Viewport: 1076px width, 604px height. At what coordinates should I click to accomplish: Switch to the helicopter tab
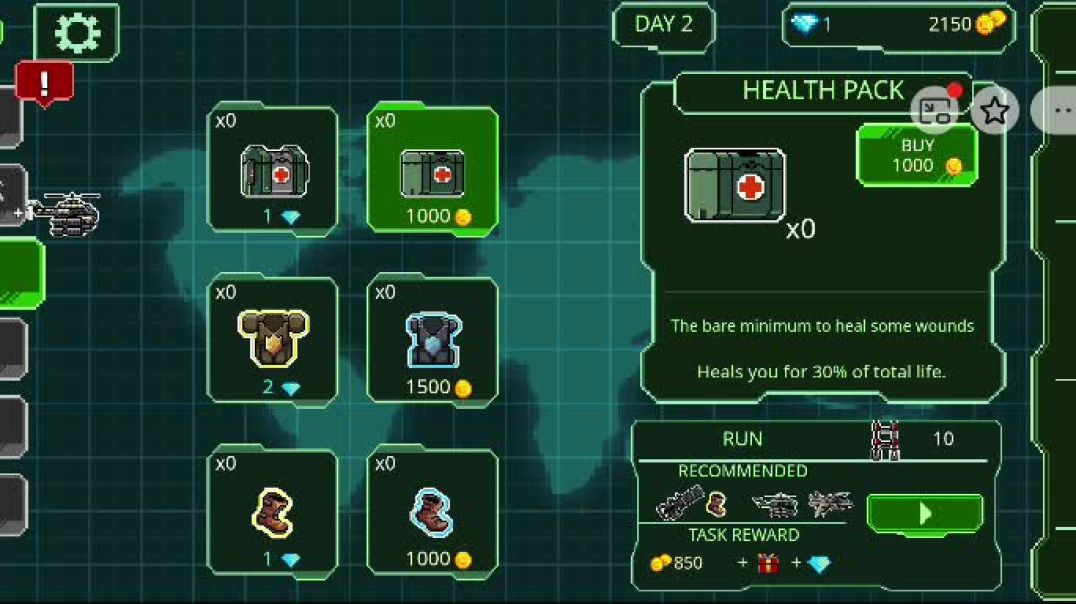60,211
